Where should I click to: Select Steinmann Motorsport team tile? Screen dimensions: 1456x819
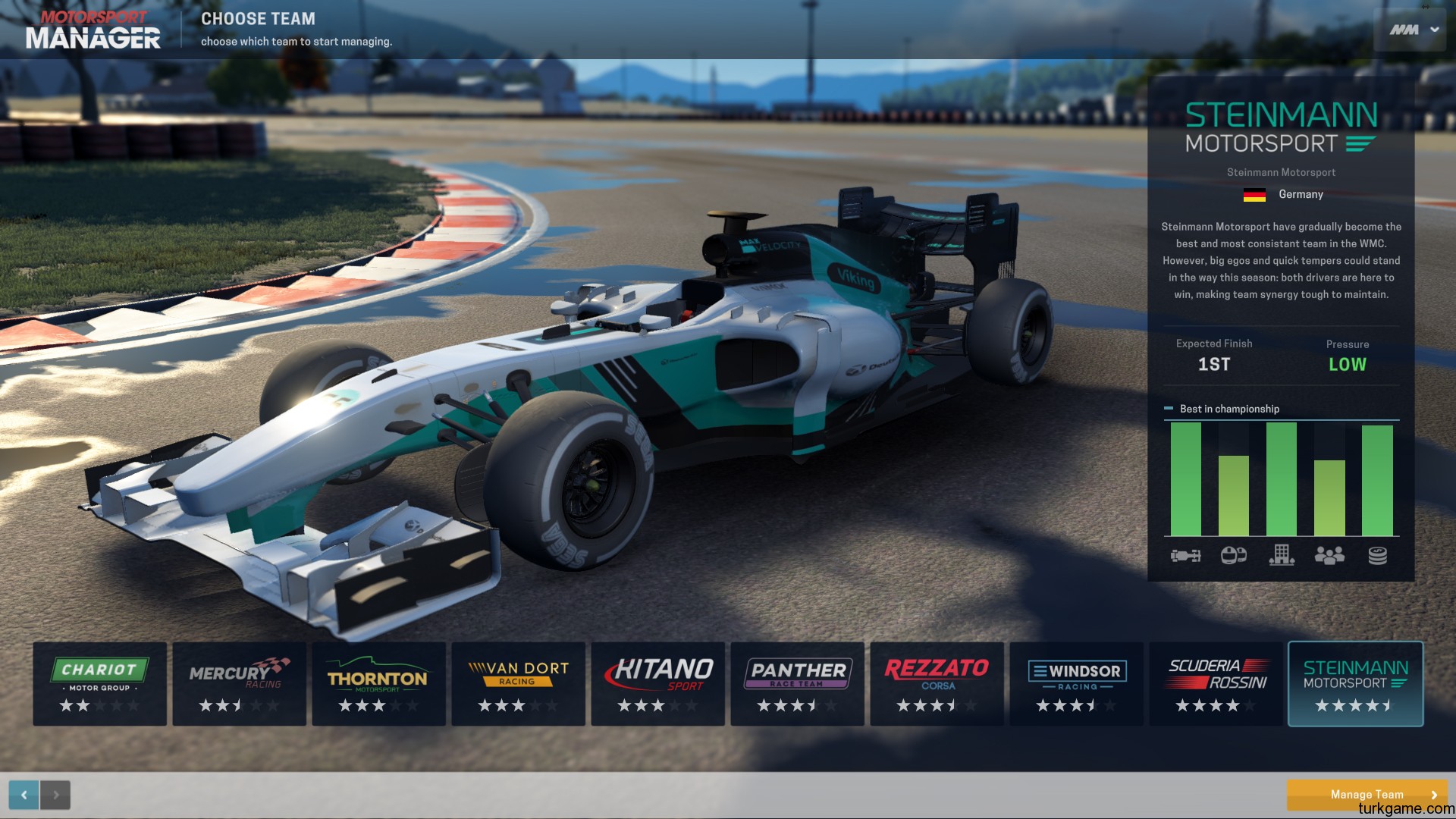click(1355, 684)
